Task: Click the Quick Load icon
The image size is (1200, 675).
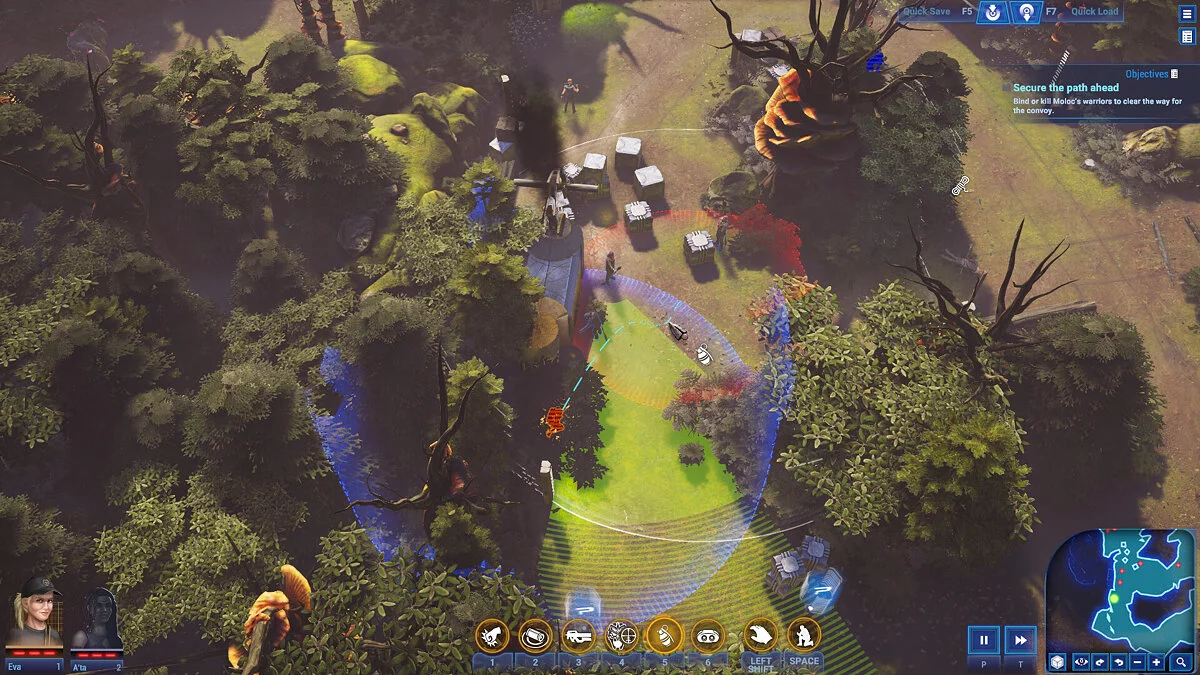Action: pos(1026,13)
